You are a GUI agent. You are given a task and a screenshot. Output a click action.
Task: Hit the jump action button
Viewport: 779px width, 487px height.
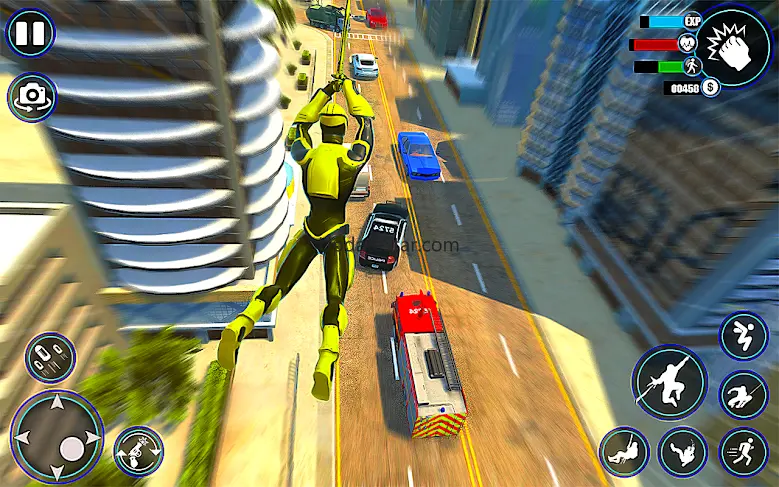(743, 336)
